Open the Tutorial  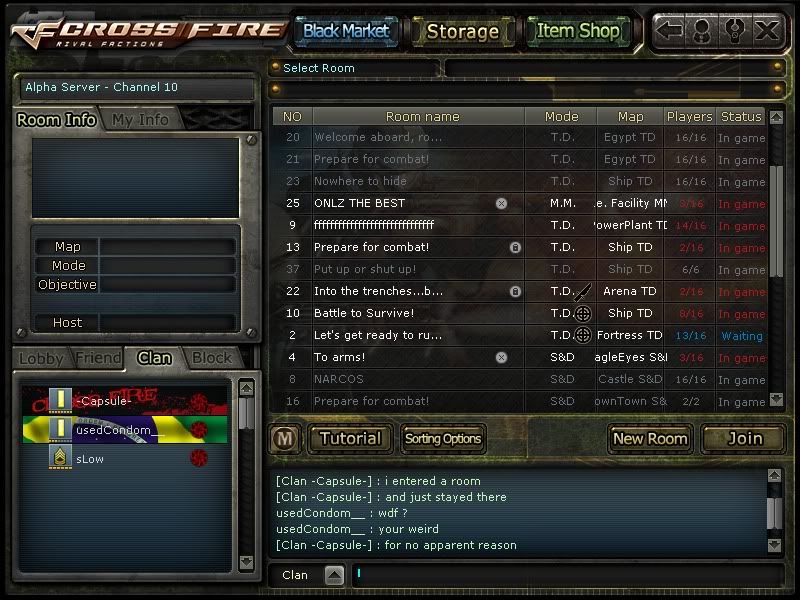pyautogui.click(x=350, y=438)
